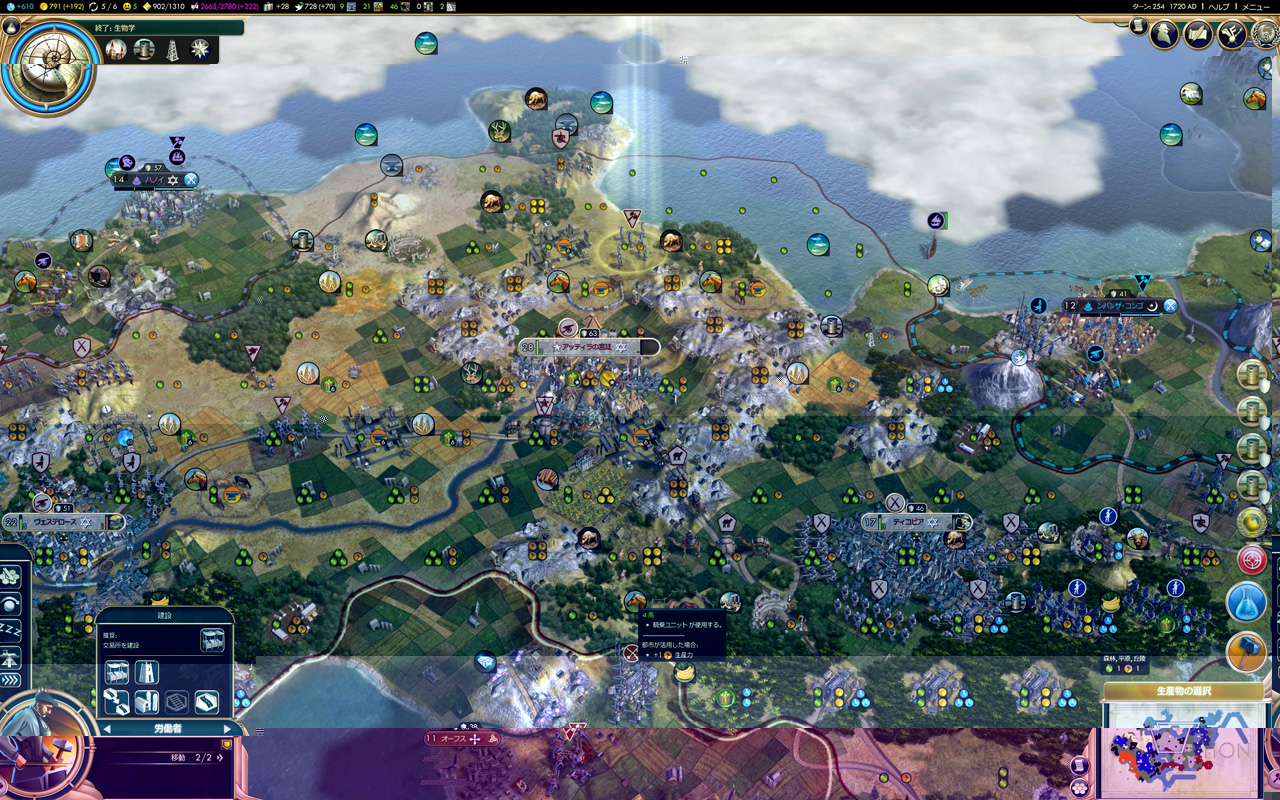Cycle to next unit with right arrow
Image resolution: width=1280 pixels, height=800 pixels.
coord(227,729)
